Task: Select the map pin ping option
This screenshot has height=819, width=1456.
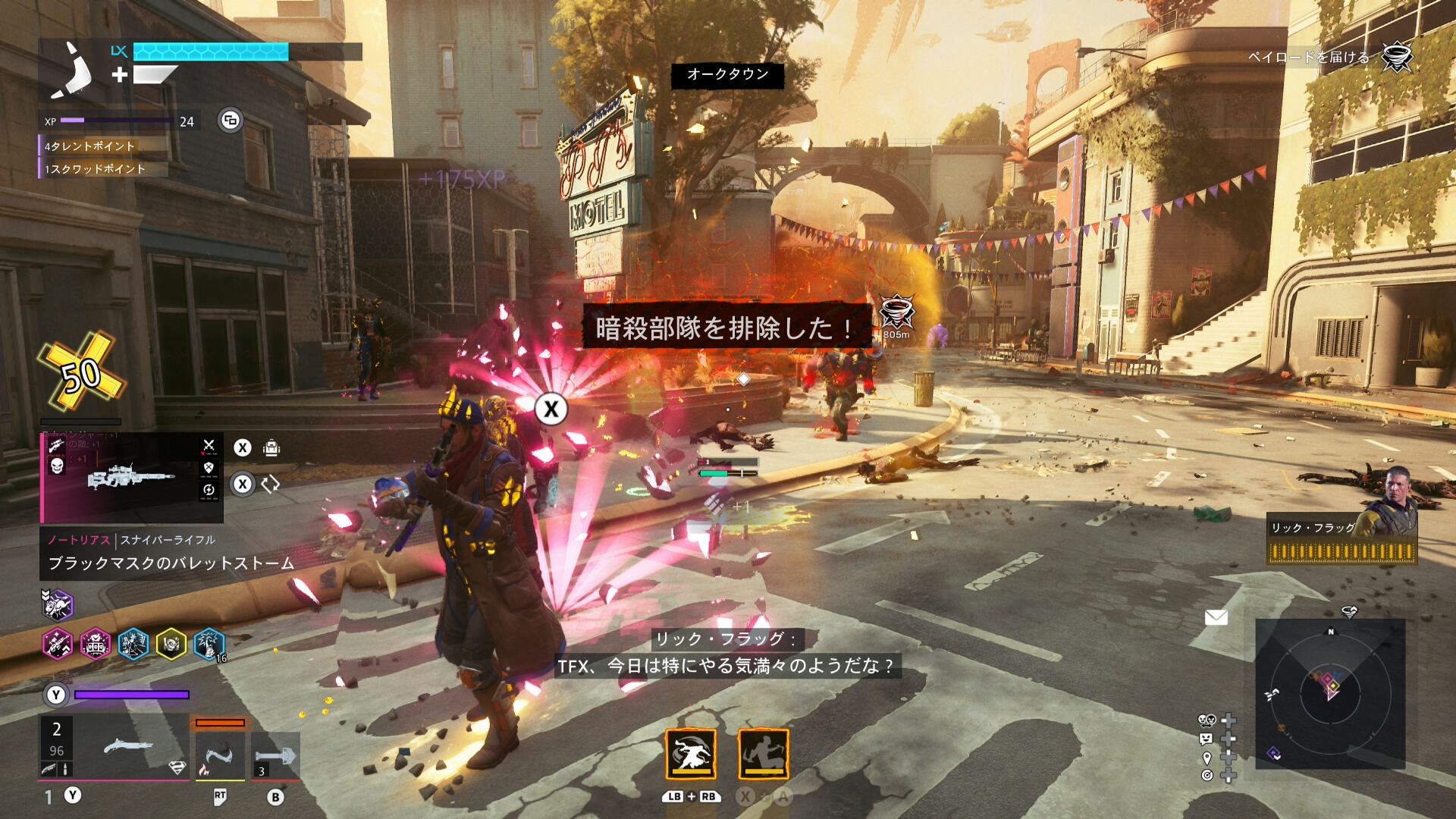Action: pos(1207,758)
